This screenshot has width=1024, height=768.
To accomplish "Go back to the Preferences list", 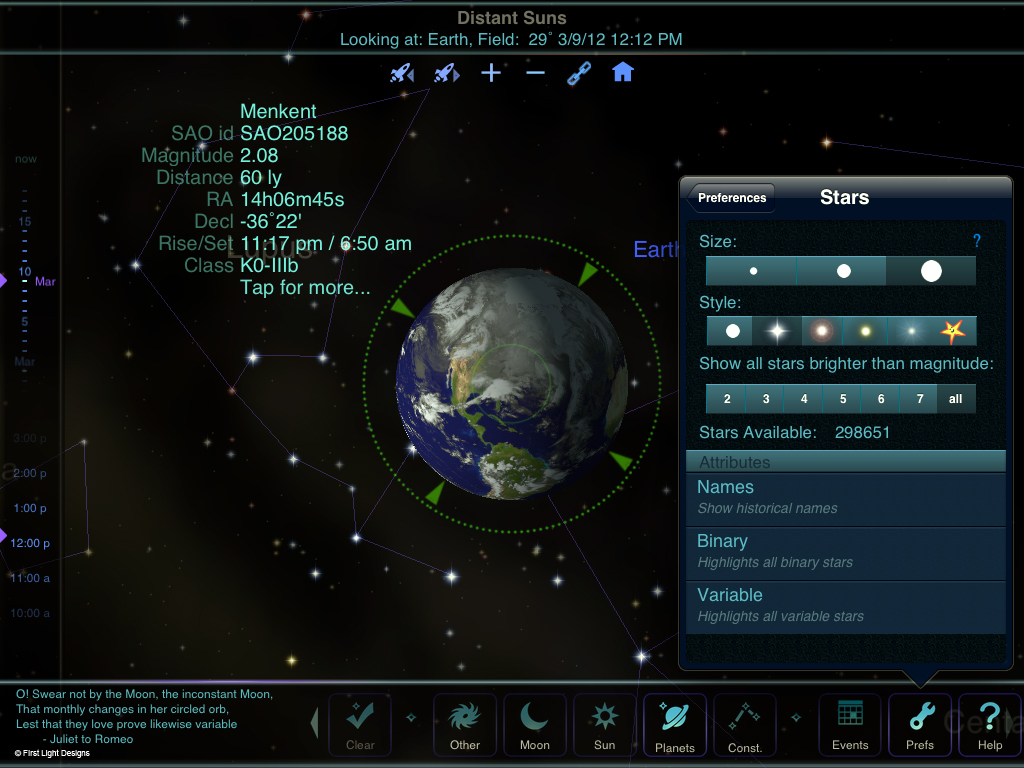I will pos(732,198).
